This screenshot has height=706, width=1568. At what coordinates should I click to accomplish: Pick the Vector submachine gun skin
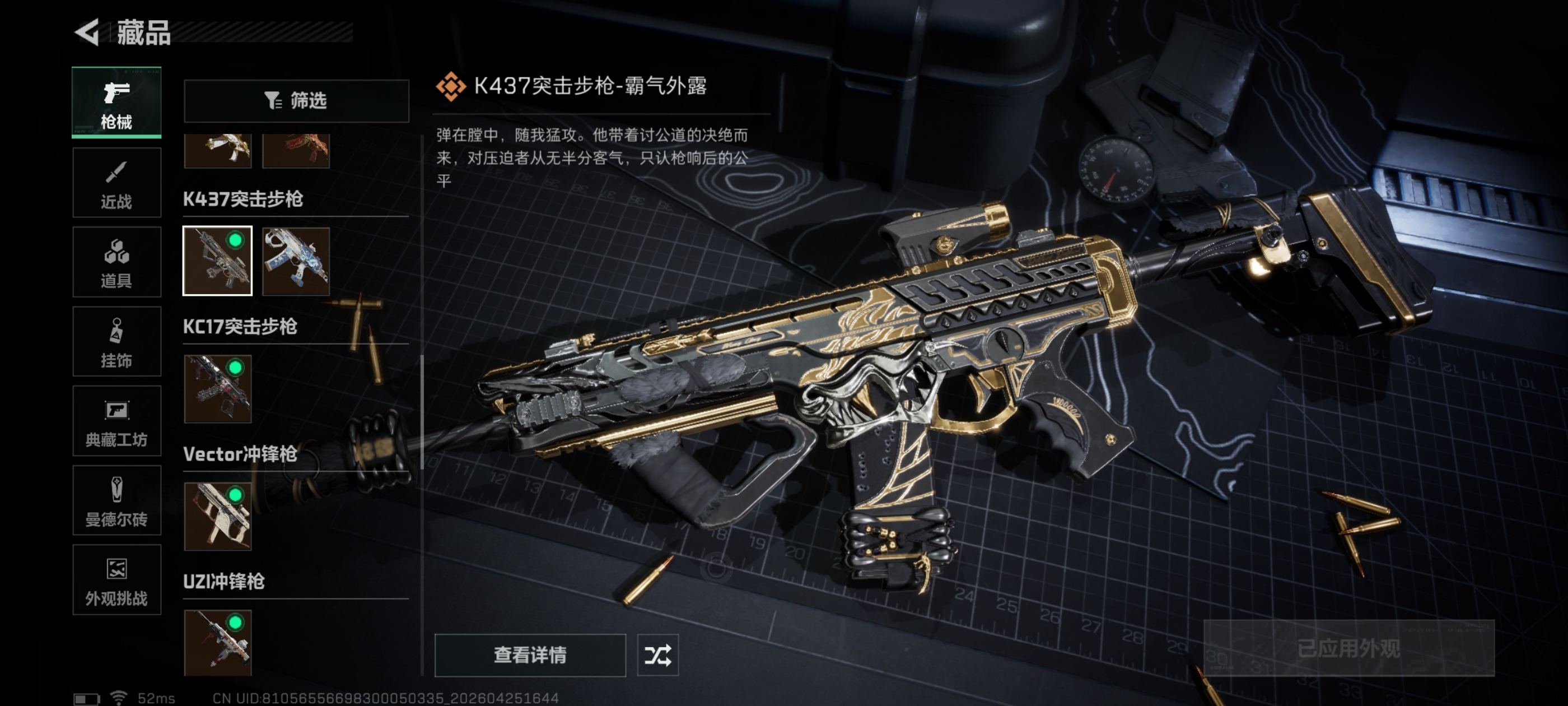tap(217, 516)
